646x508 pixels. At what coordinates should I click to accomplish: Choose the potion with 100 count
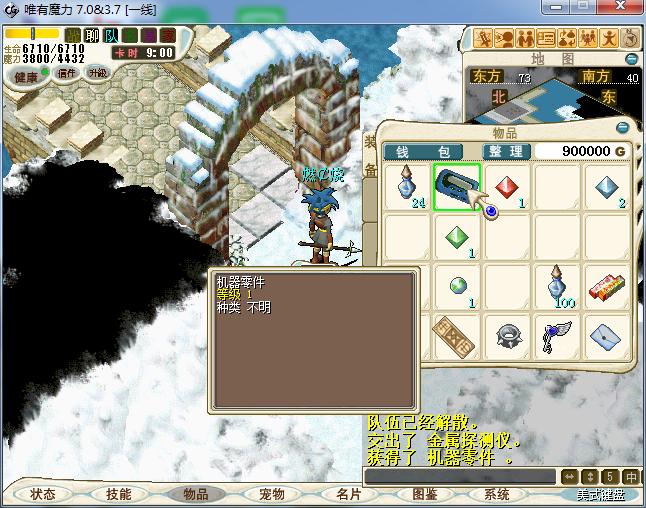pos(557,286)
